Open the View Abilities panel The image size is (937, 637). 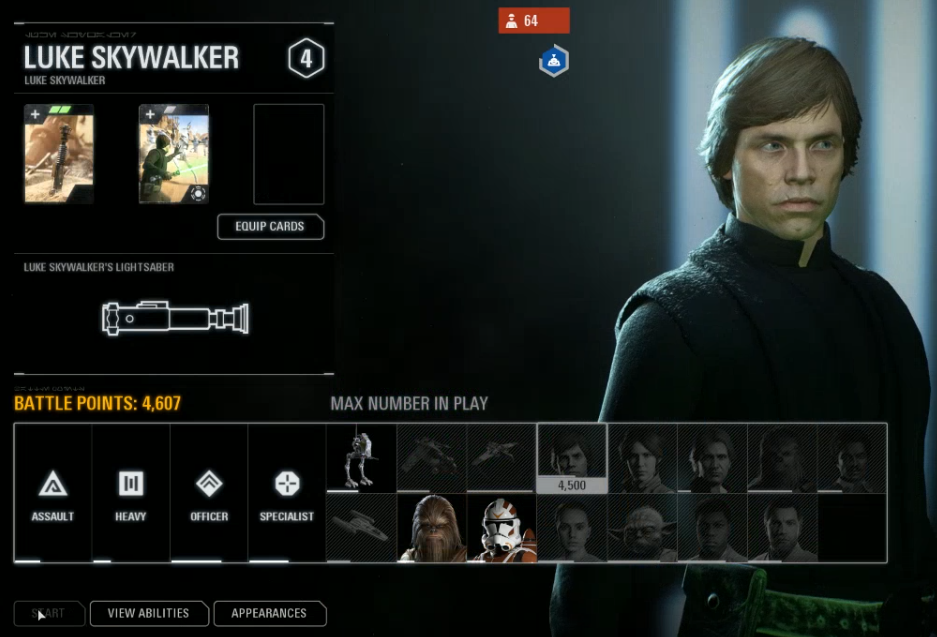tap(148, 613)
